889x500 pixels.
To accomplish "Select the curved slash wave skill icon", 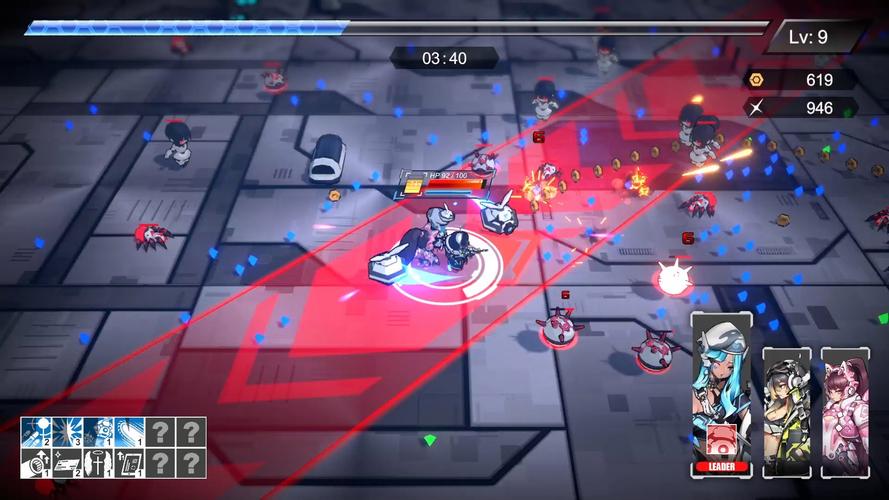I will click(x=129, y=432).
